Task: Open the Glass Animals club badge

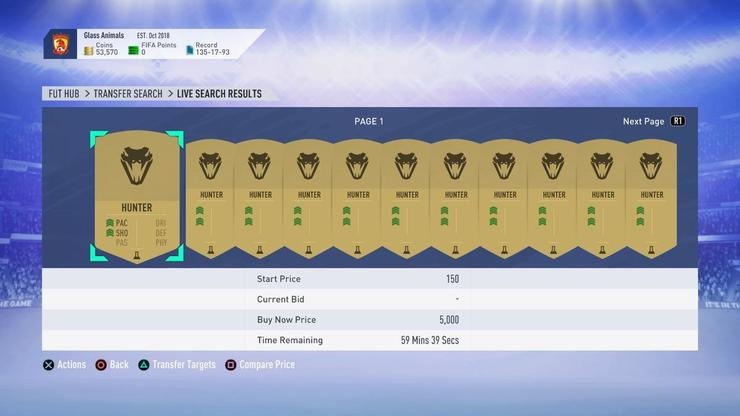Action: pos(59,45)
